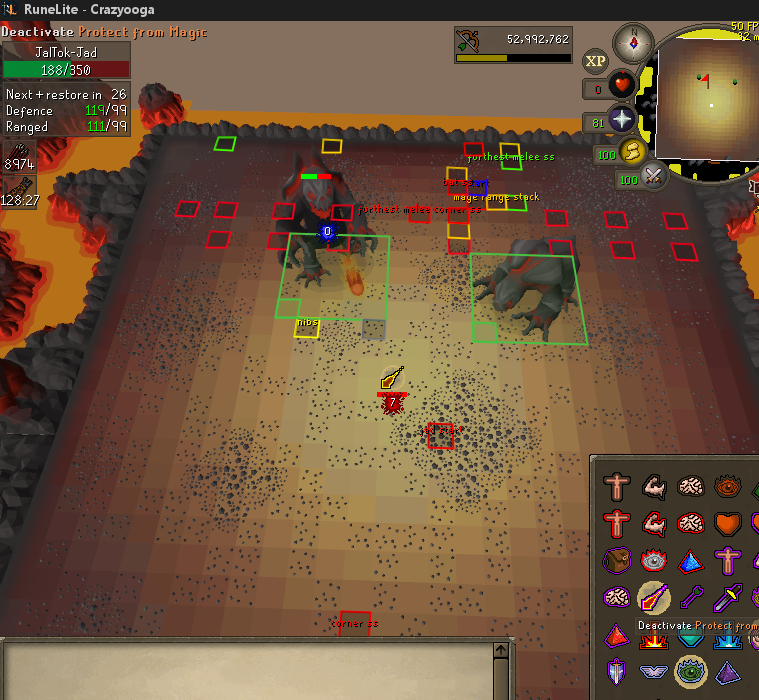Screen dimensions: 759x700
Task: Click the chat box scroll-up arrow
Action: 502,650
